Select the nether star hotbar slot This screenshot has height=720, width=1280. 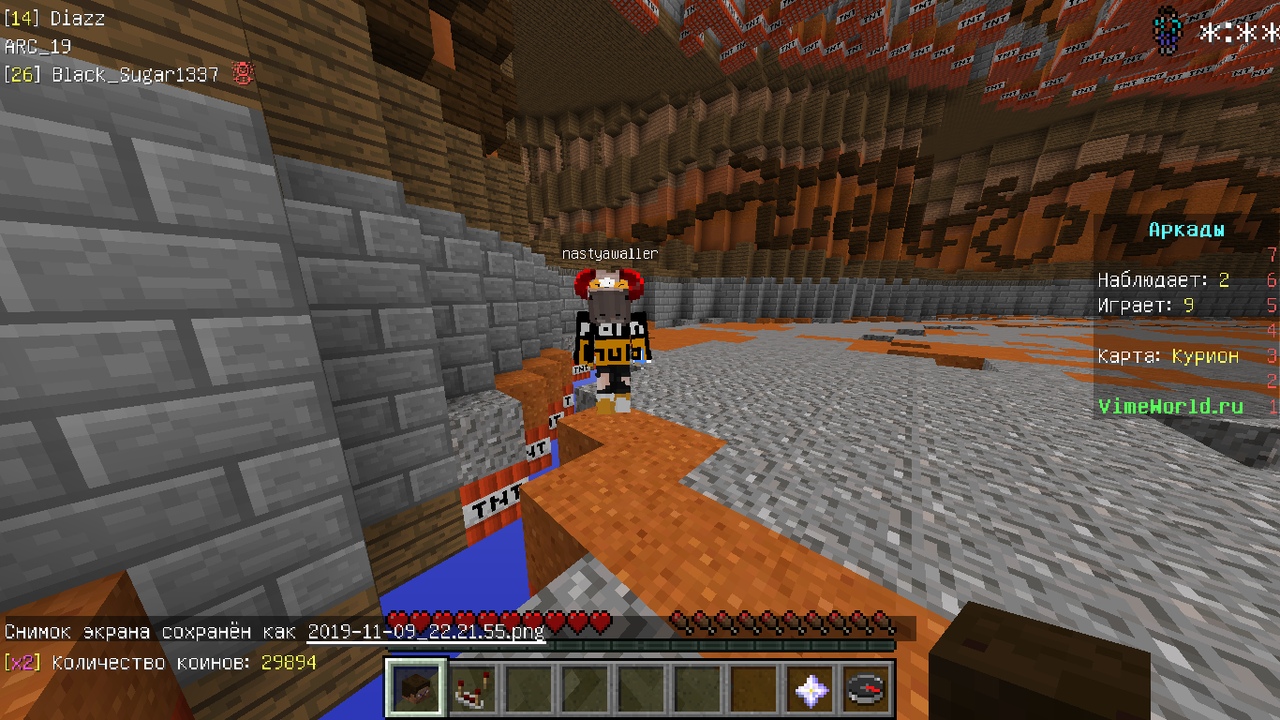810,688
